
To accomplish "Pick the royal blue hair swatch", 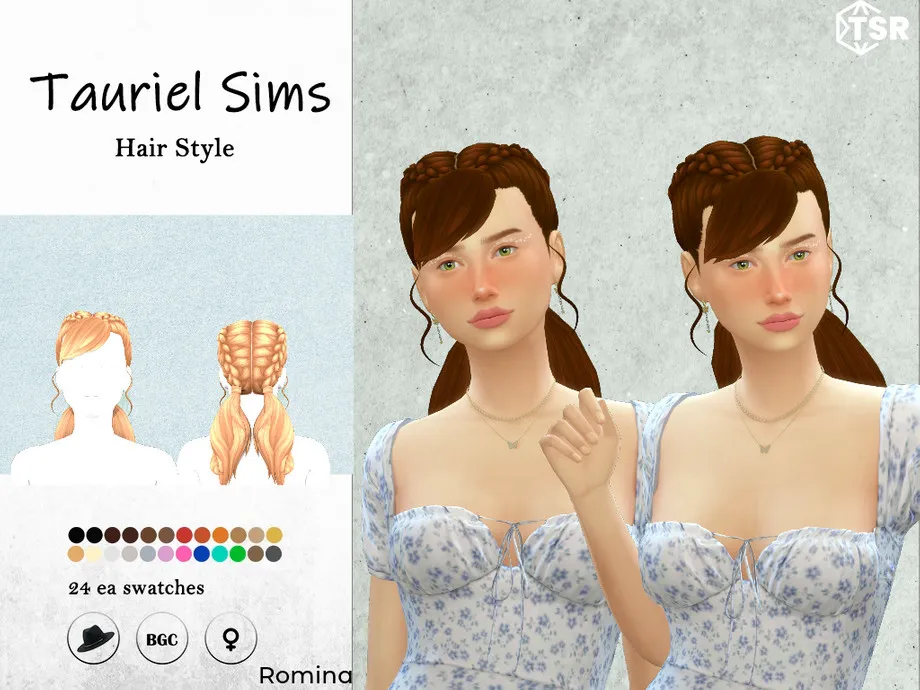I will click(202, 553).
